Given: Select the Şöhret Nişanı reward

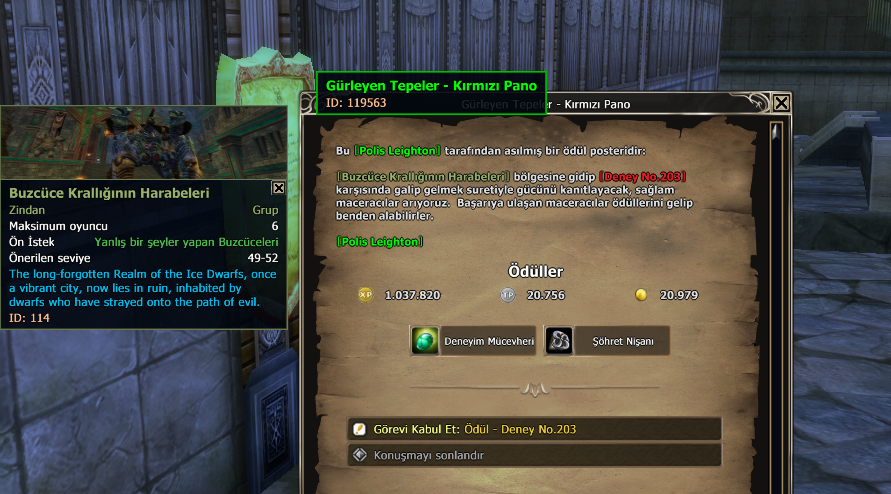Looking at the screenshot, I should [606, 341].
